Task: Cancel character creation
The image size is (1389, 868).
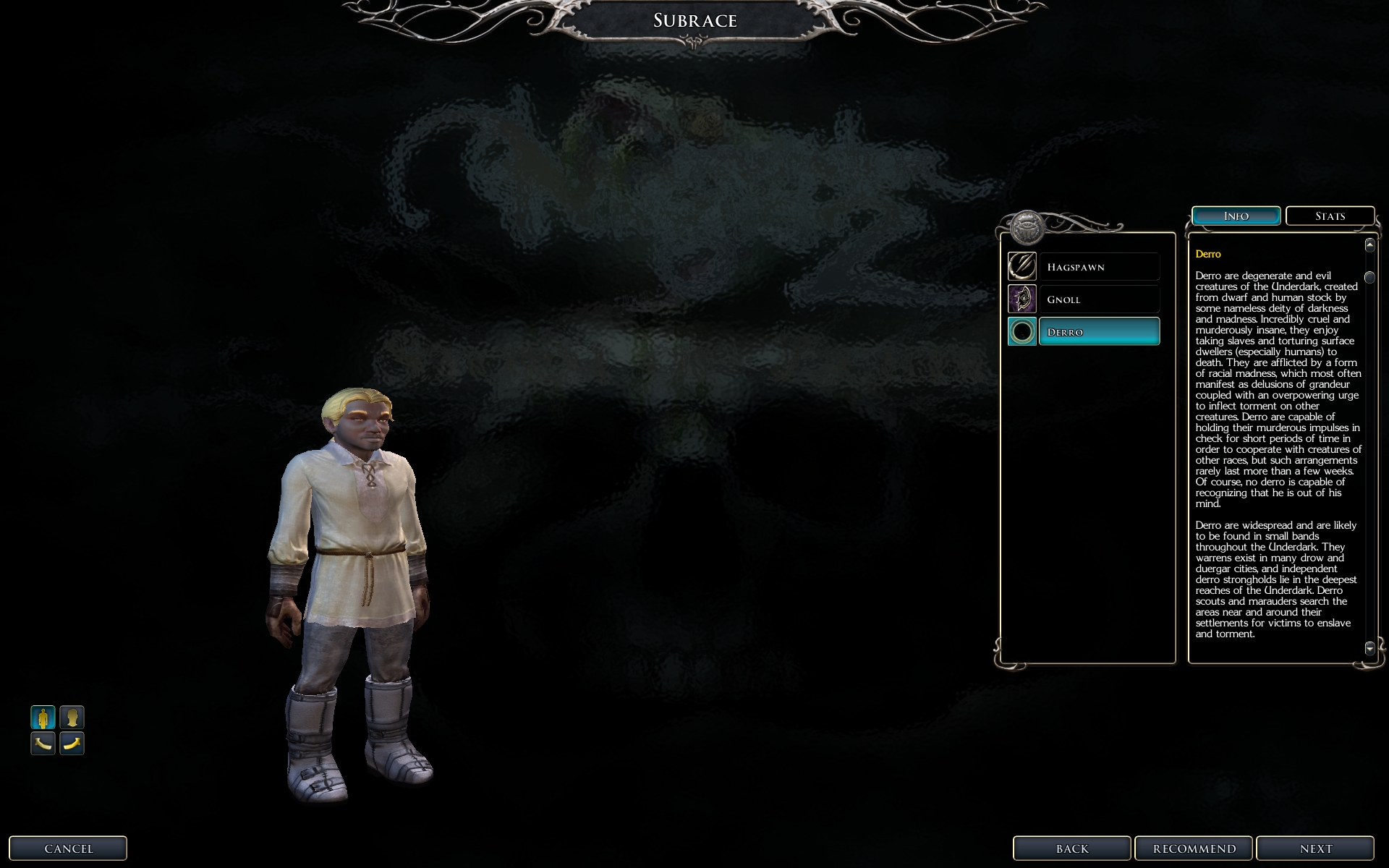Action: coord(68,848)
